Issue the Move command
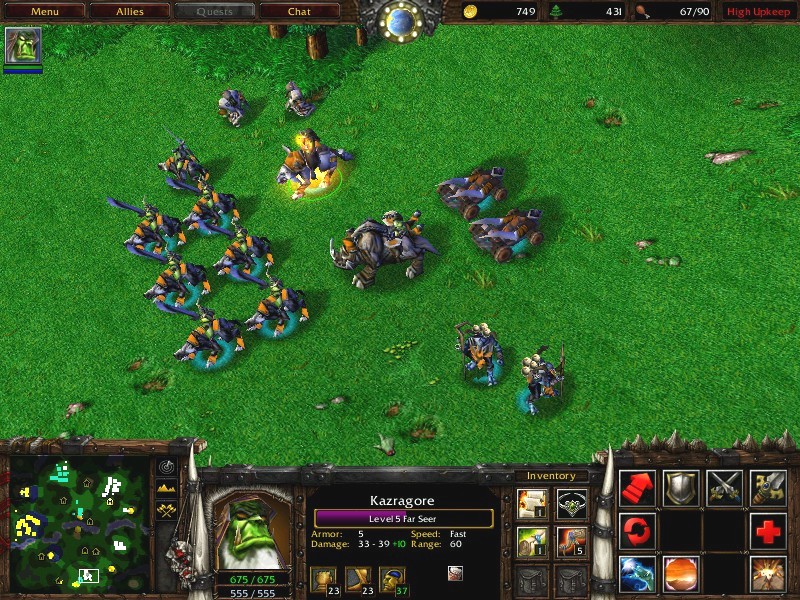 [637, 488]
